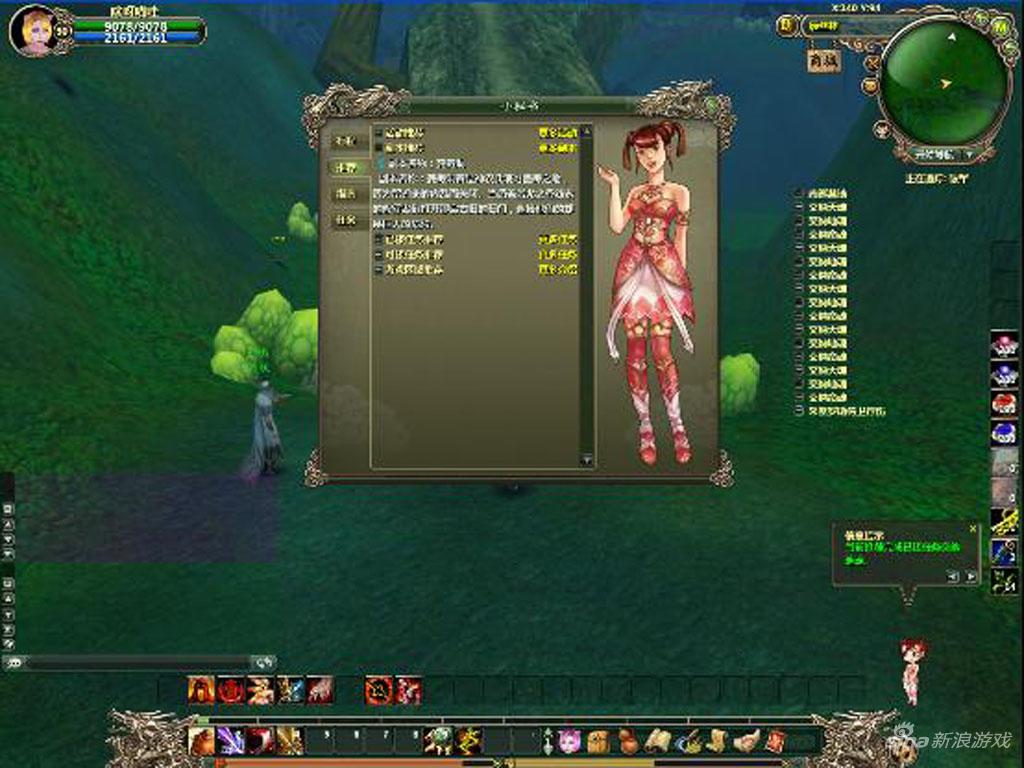This screenshot has width=1024, height=768.
Task: Open the third side tab in the dialogue panel
Action: tap(346, 194)
